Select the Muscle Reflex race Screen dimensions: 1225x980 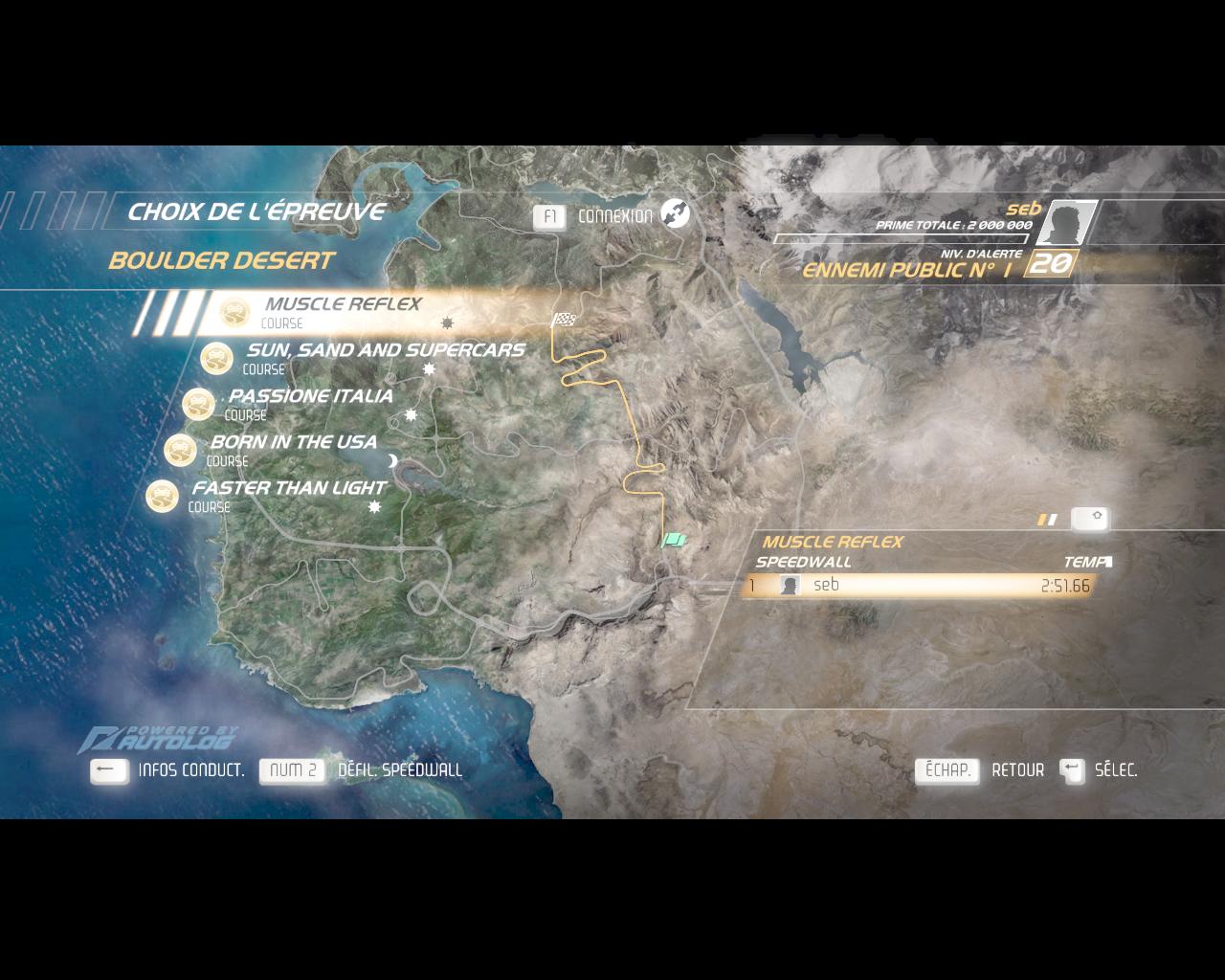pos(342,305)
